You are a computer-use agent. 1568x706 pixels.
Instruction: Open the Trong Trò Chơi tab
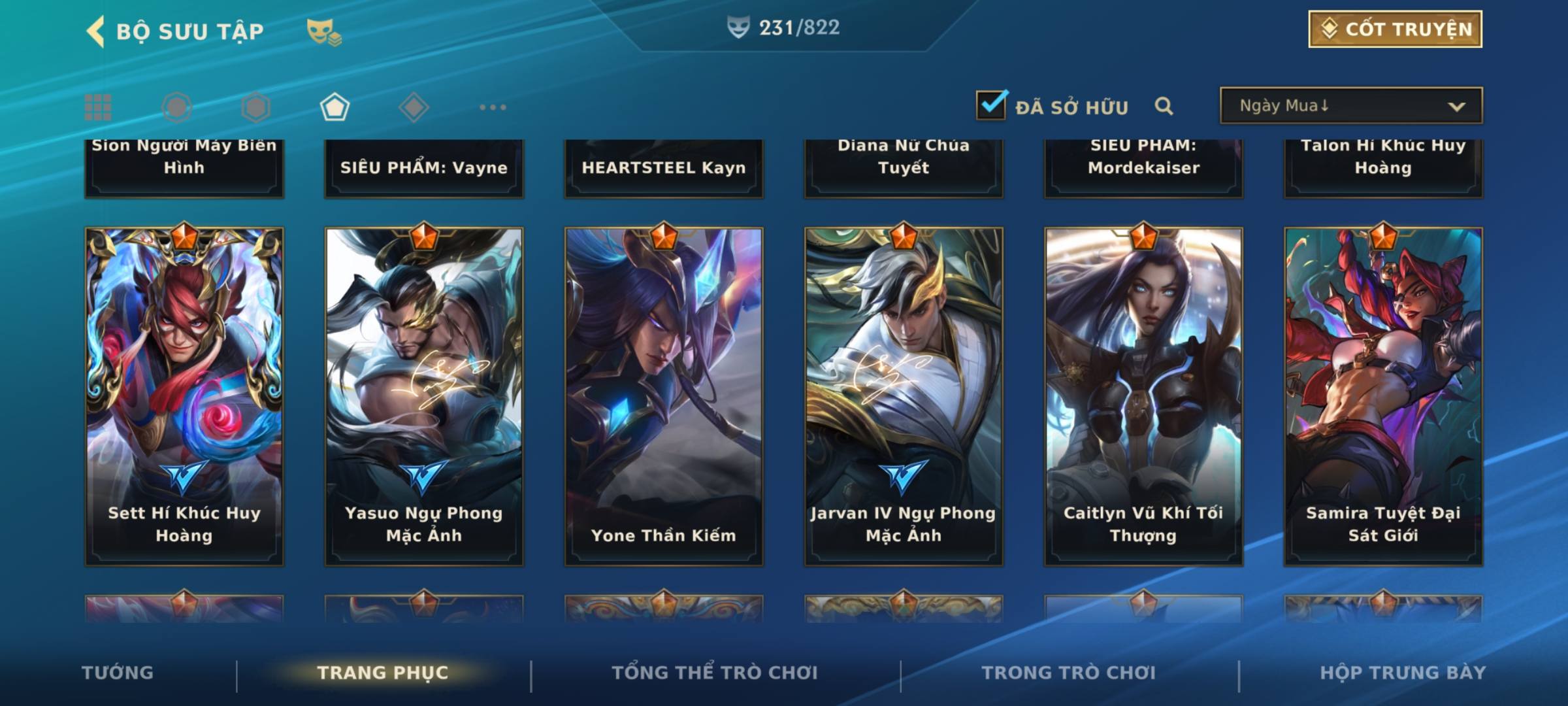(x=1069, y=673)
